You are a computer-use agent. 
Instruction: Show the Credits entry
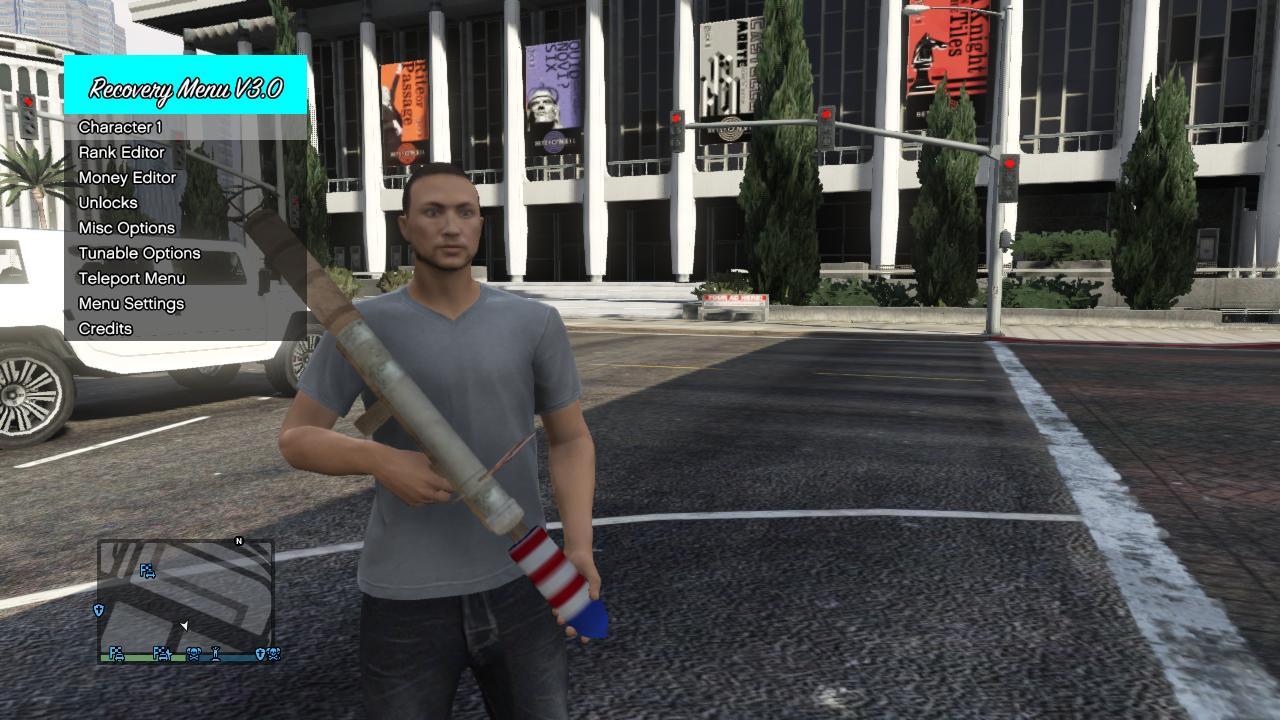point(105,328)
